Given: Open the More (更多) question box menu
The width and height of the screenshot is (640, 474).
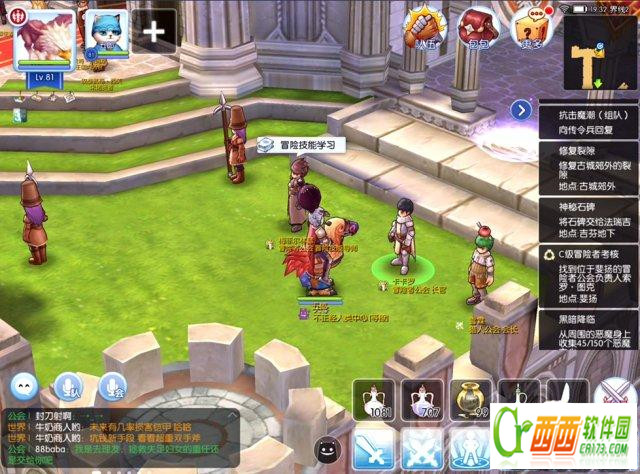Looking at the screenshot, I should tap(531, 26).
